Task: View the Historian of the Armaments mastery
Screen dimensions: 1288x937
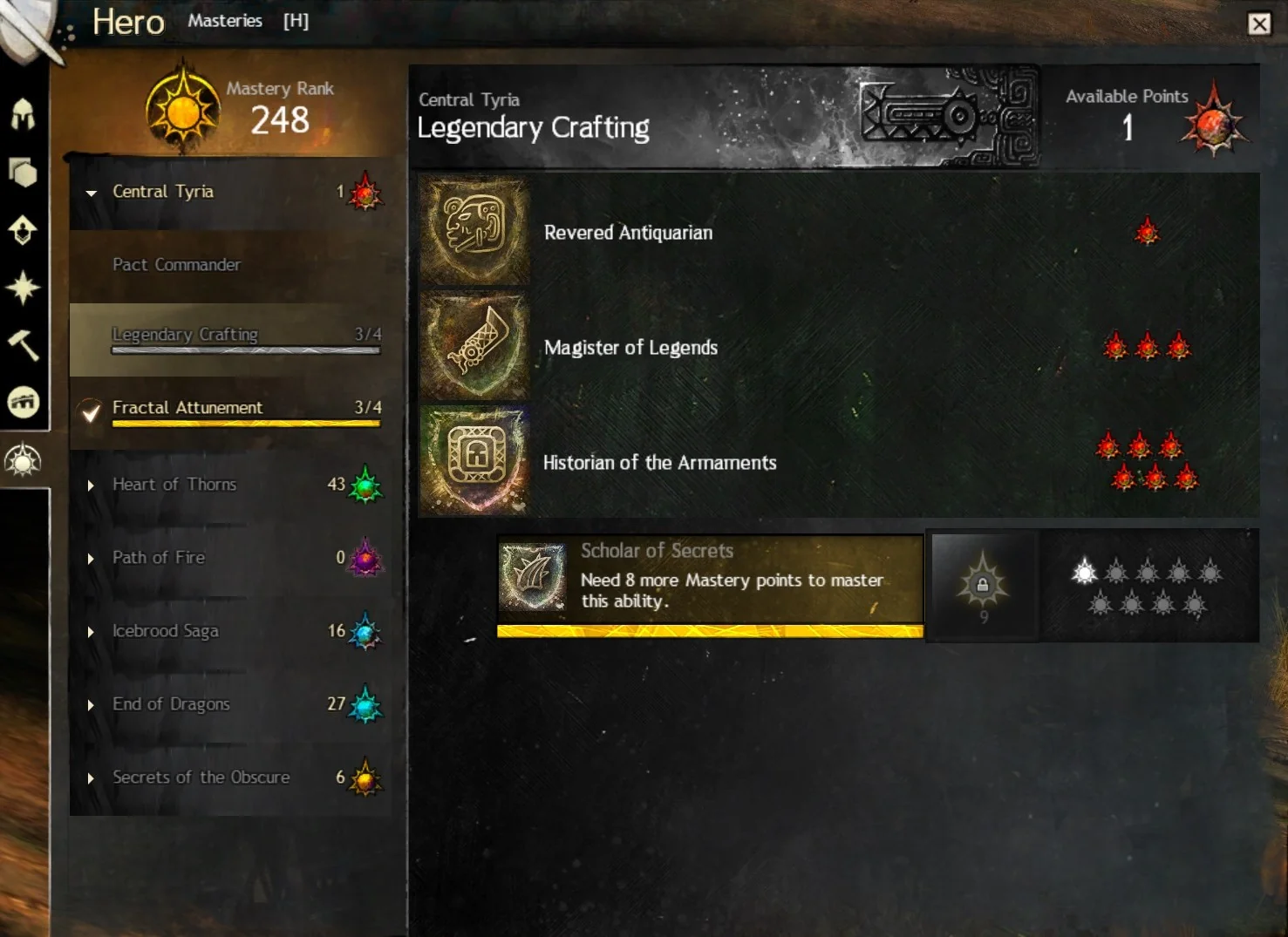Action: pyautogui.click(x=659, y=463)
